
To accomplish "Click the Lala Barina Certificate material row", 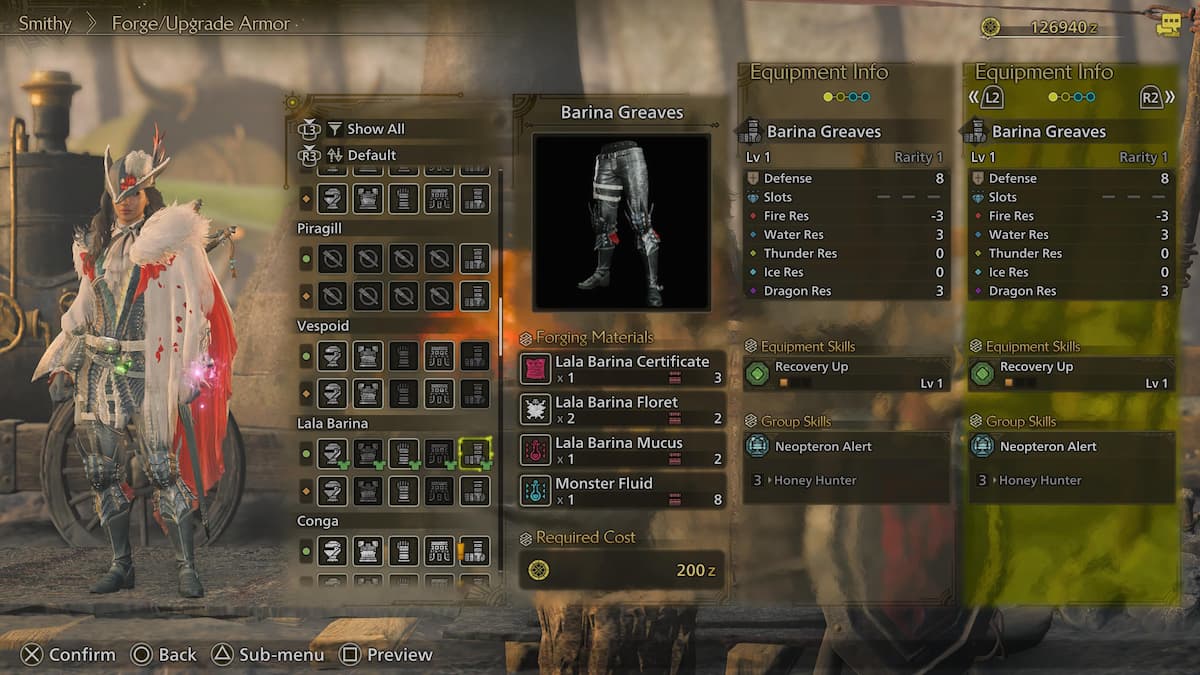I will point(622,369).
